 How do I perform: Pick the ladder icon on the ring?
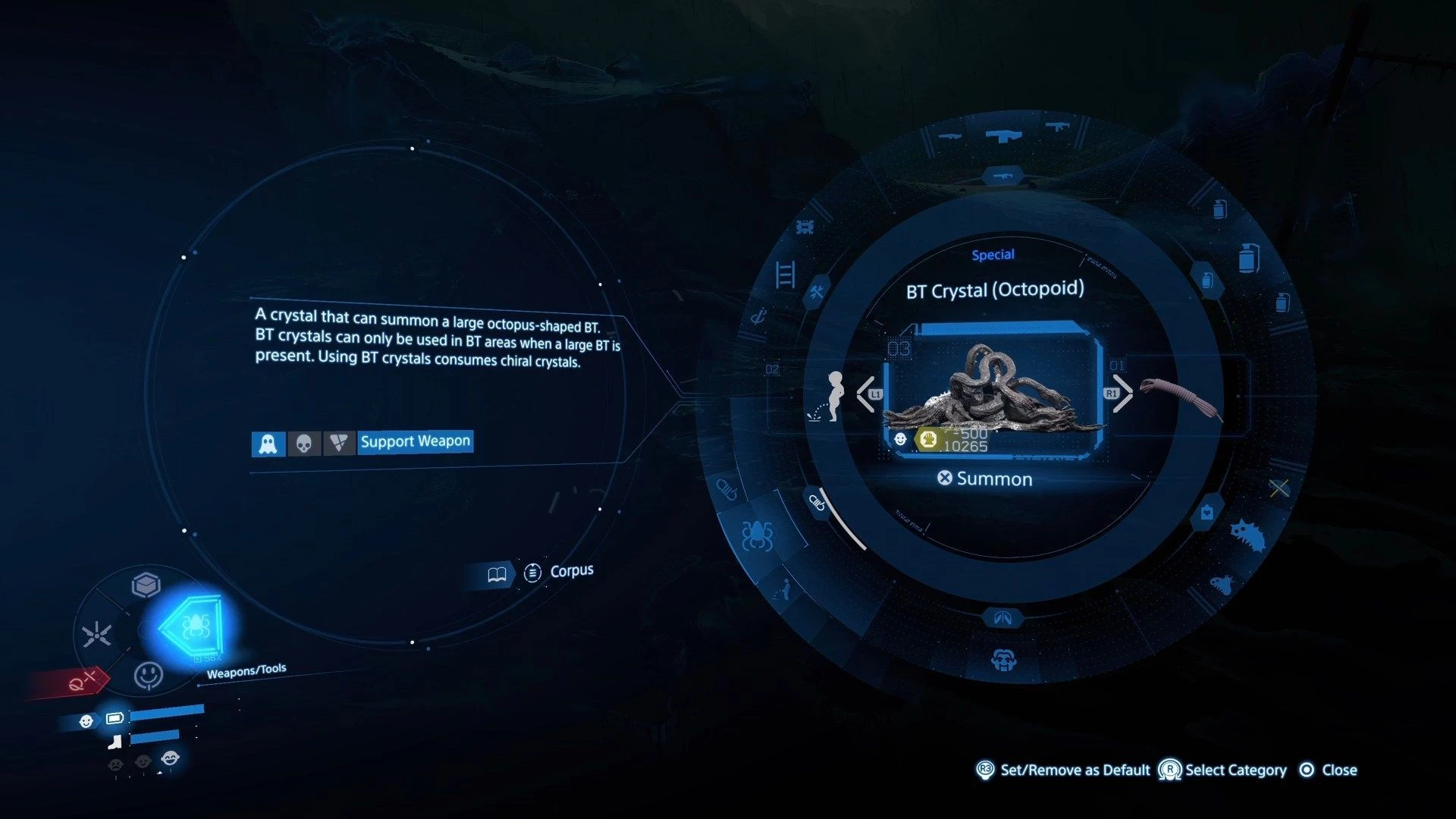[x=785, y=274]
